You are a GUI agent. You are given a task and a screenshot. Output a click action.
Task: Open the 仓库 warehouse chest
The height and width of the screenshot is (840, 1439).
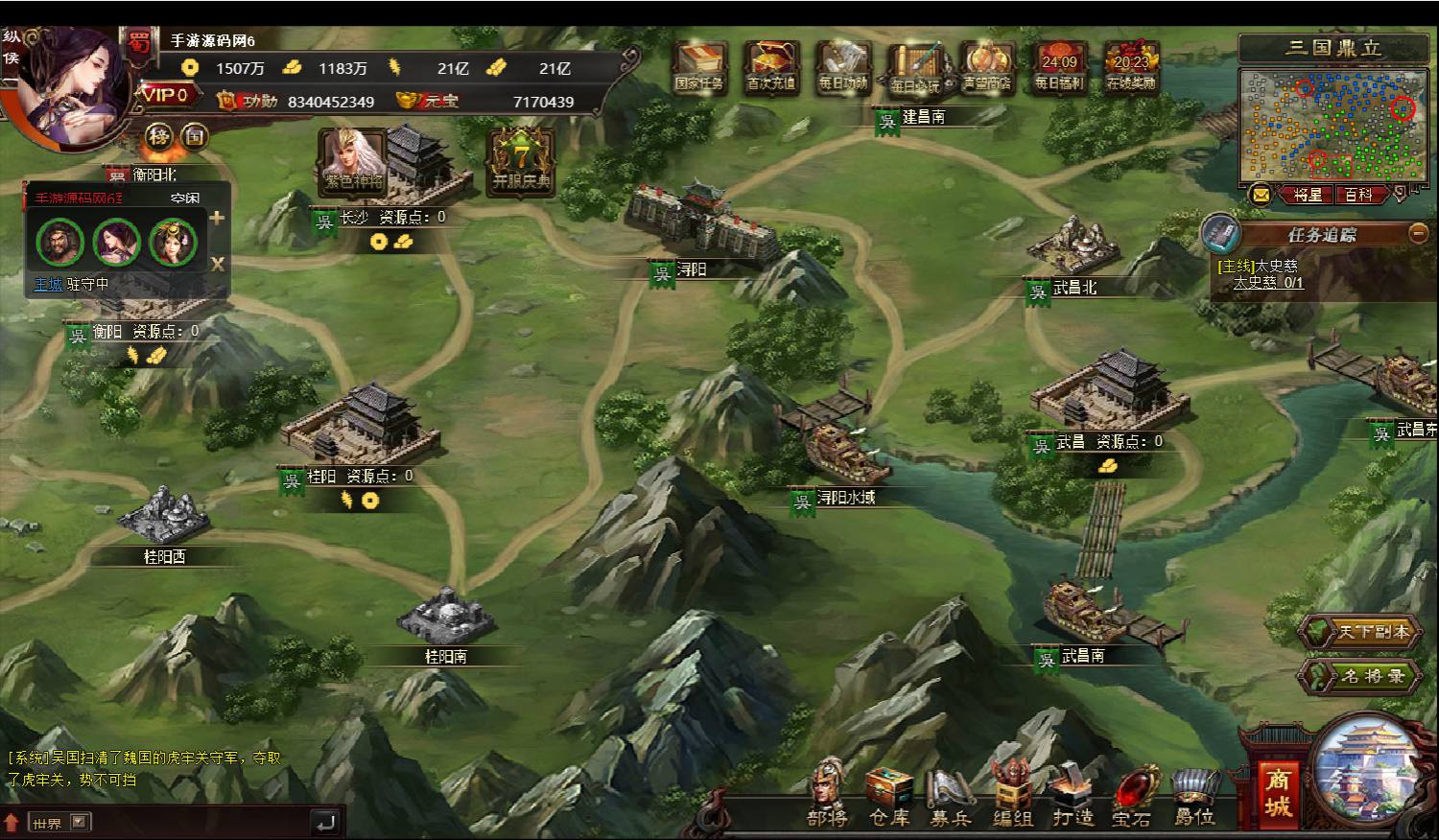click(889, 796)
